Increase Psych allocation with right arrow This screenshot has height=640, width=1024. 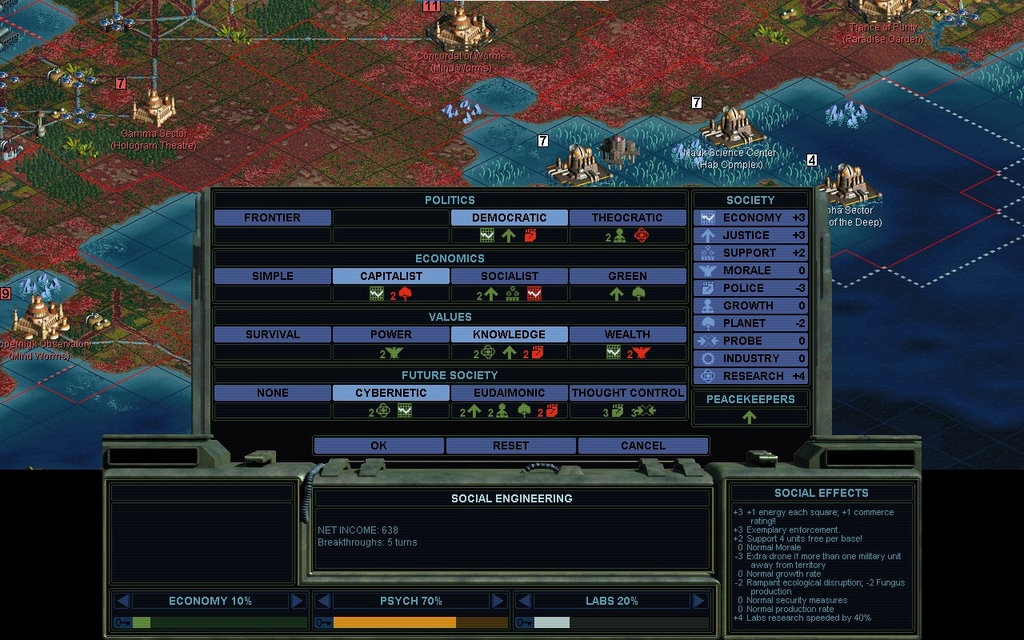coord(498,601)
